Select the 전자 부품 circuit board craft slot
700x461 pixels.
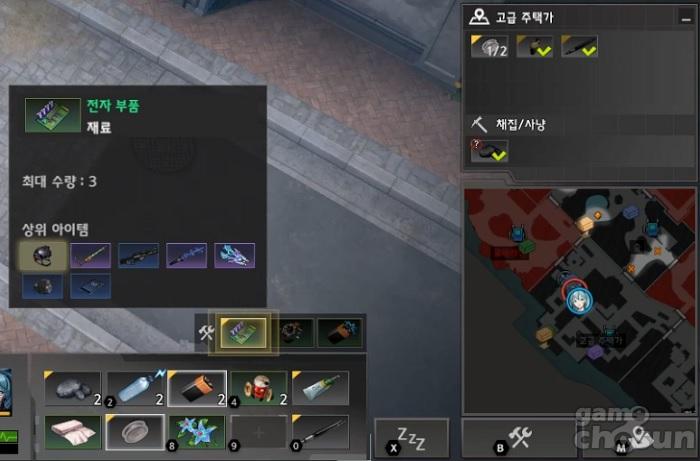[x=241, y=332]
